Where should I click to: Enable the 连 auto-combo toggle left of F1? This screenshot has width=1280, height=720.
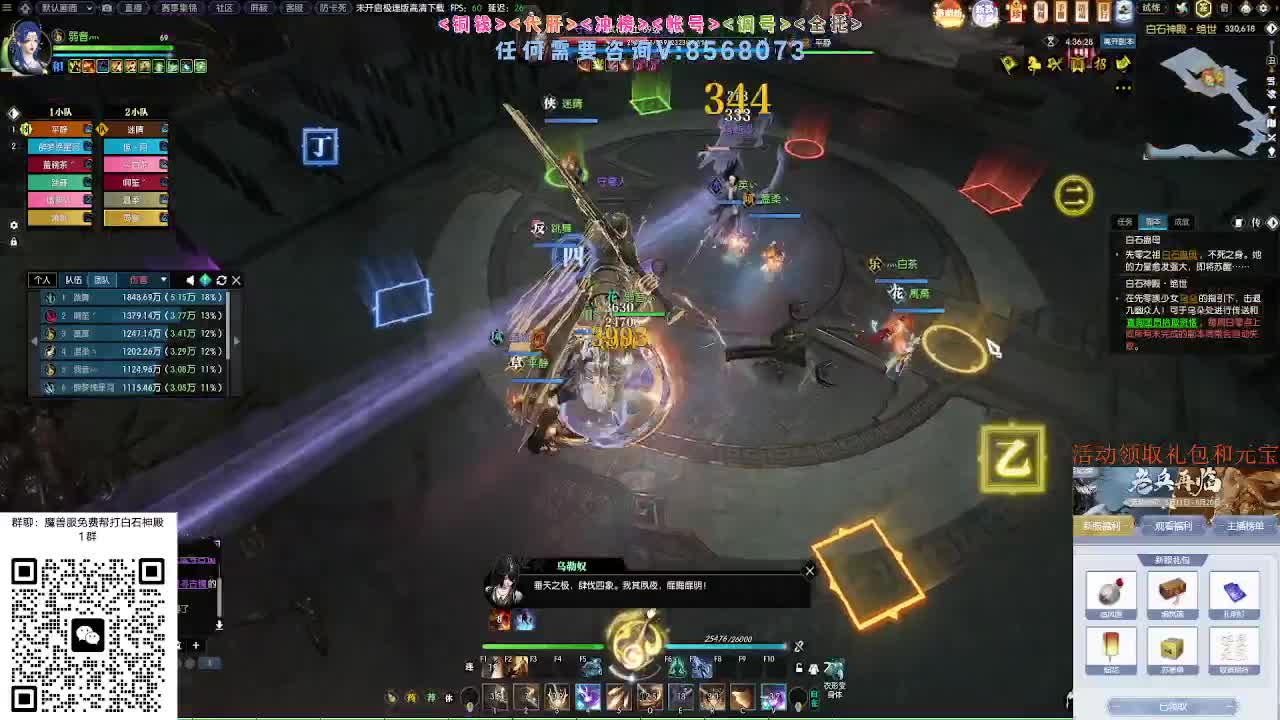[467, 666]
